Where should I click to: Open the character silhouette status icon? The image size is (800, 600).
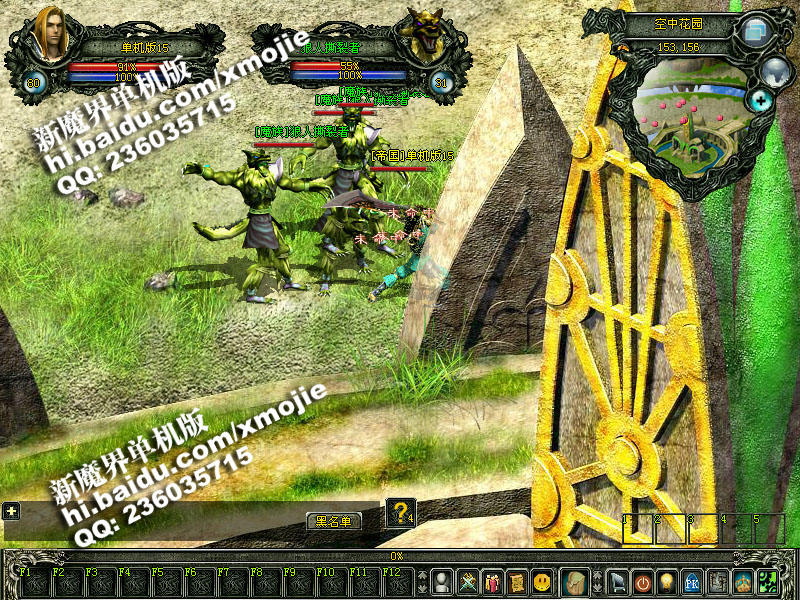pyautogui.click(x=442, y=581)
